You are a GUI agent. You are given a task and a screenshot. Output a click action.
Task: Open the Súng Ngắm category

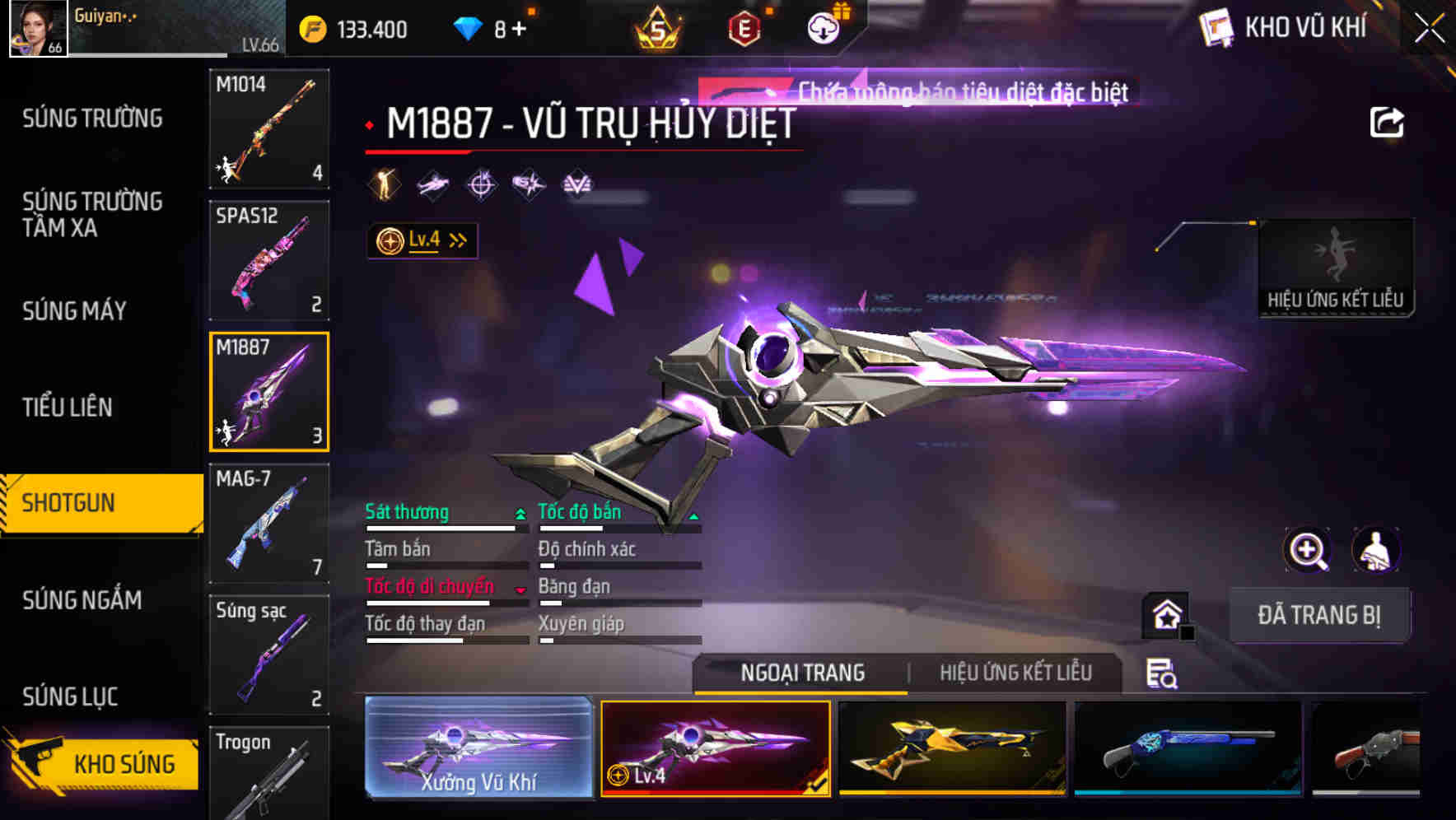82,601
